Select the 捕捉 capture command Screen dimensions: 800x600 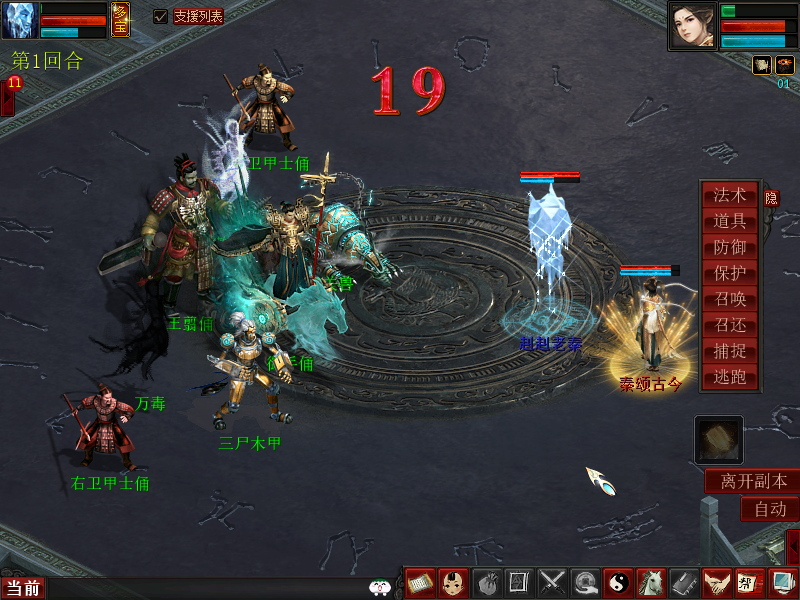point(730,351)
